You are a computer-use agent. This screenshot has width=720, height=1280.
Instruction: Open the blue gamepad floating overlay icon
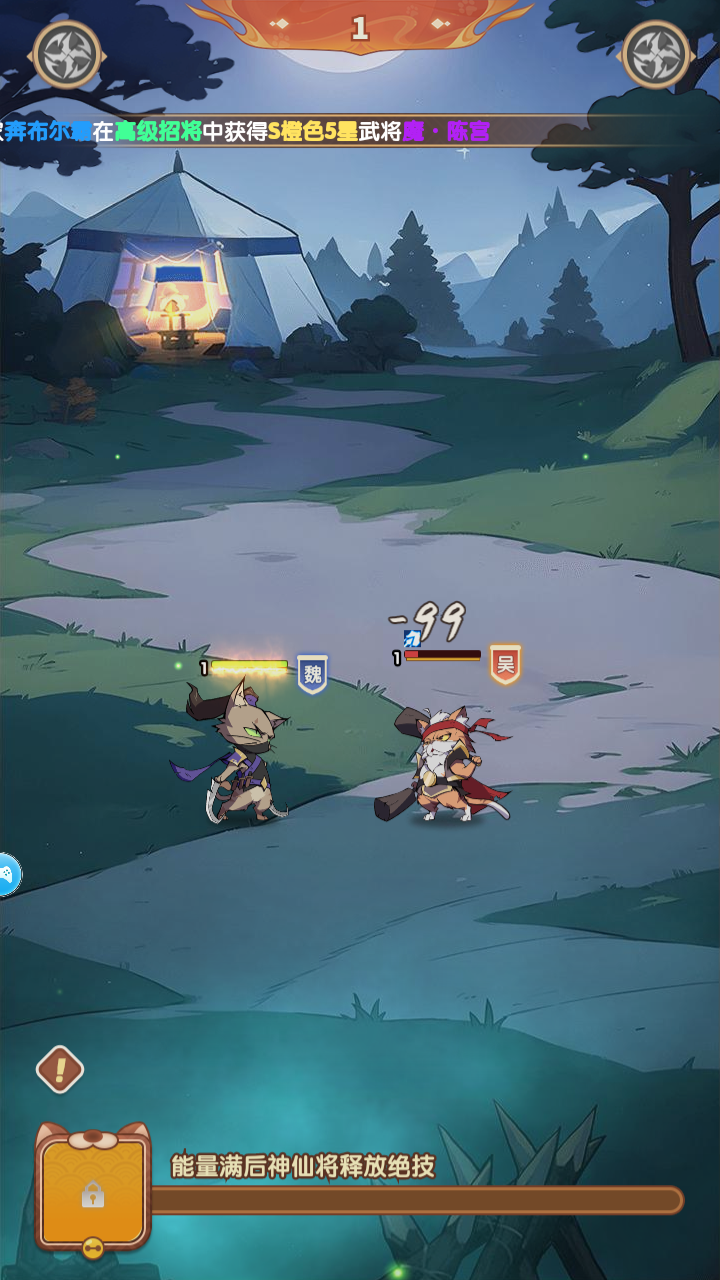(8, 875)
